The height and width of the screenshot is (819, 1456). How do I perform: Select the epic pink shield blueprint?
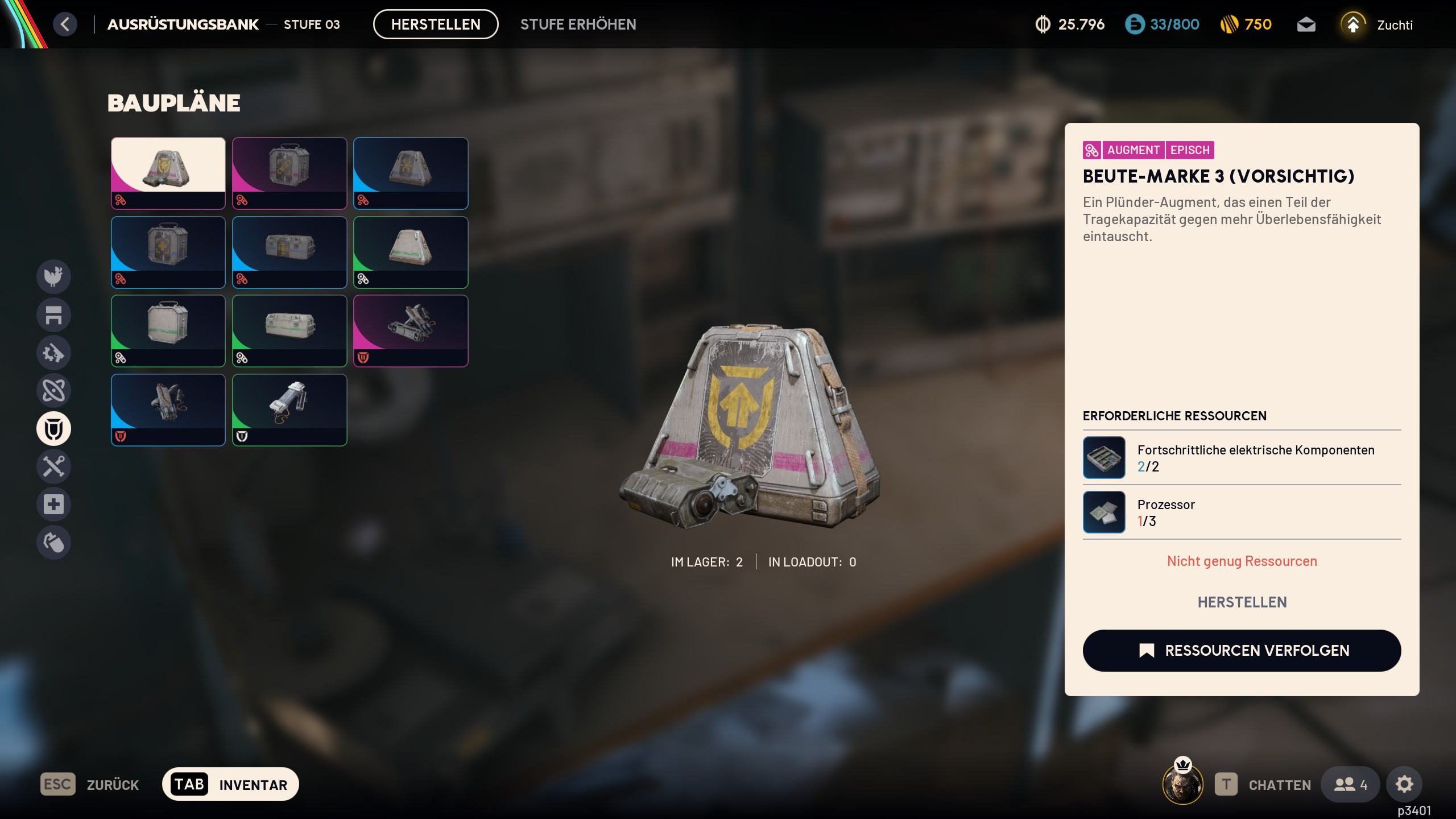click(x=411, y=330)
